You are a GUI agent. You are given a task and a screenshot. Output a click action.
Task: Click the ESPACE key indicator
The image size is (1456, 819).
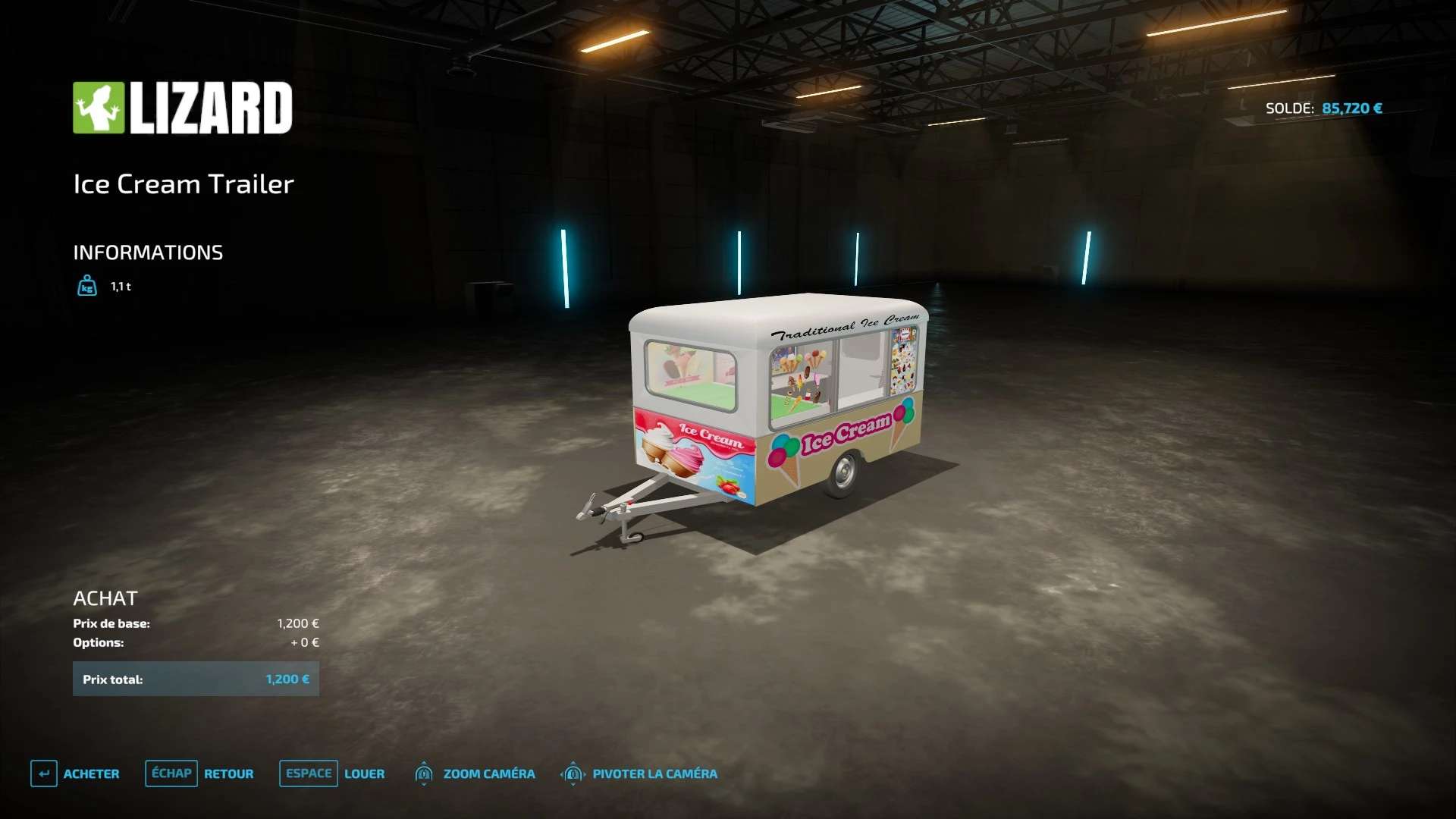308,773
